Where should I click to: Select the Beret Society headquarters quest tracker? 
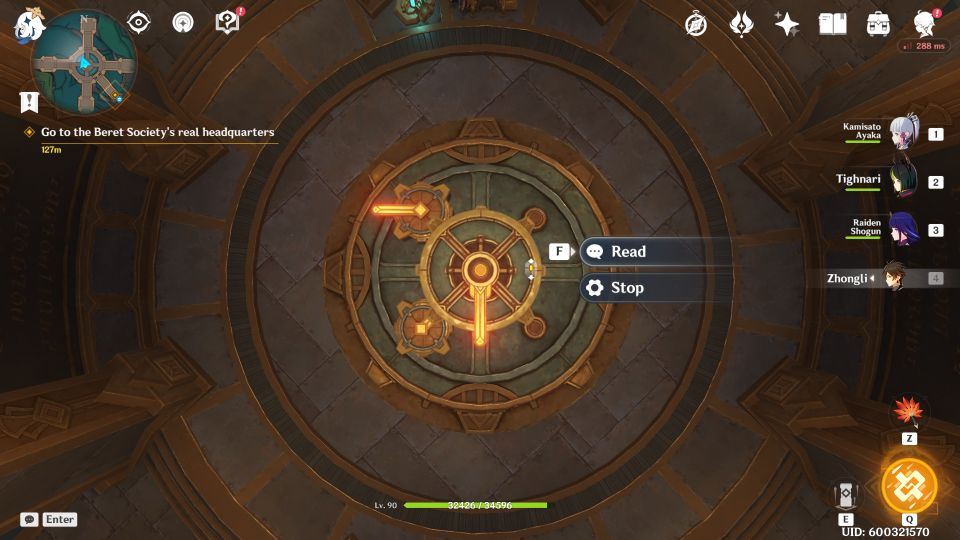157,132
